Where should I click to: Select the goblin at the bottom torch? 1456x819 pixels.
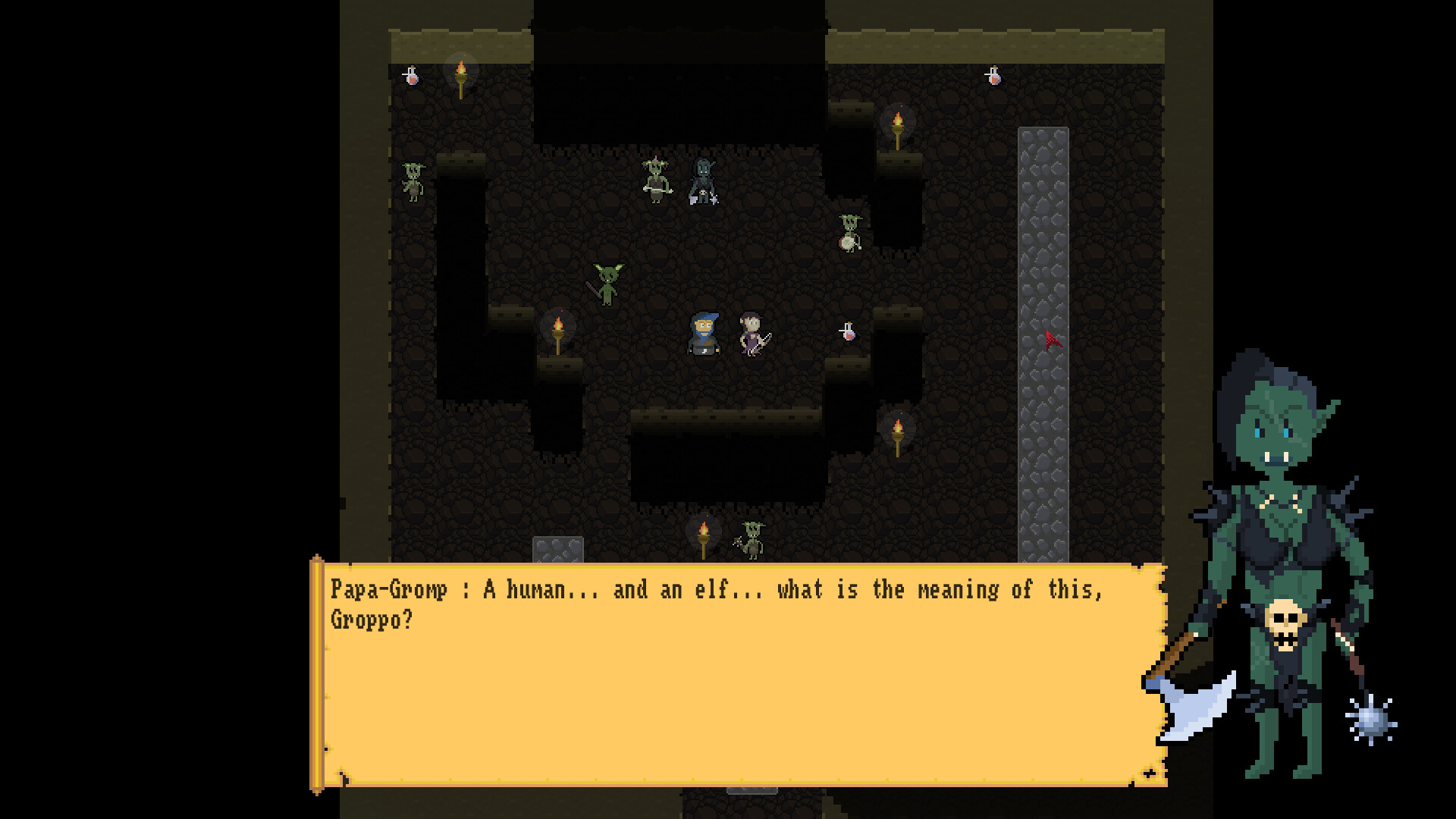[x=751, y=540]
